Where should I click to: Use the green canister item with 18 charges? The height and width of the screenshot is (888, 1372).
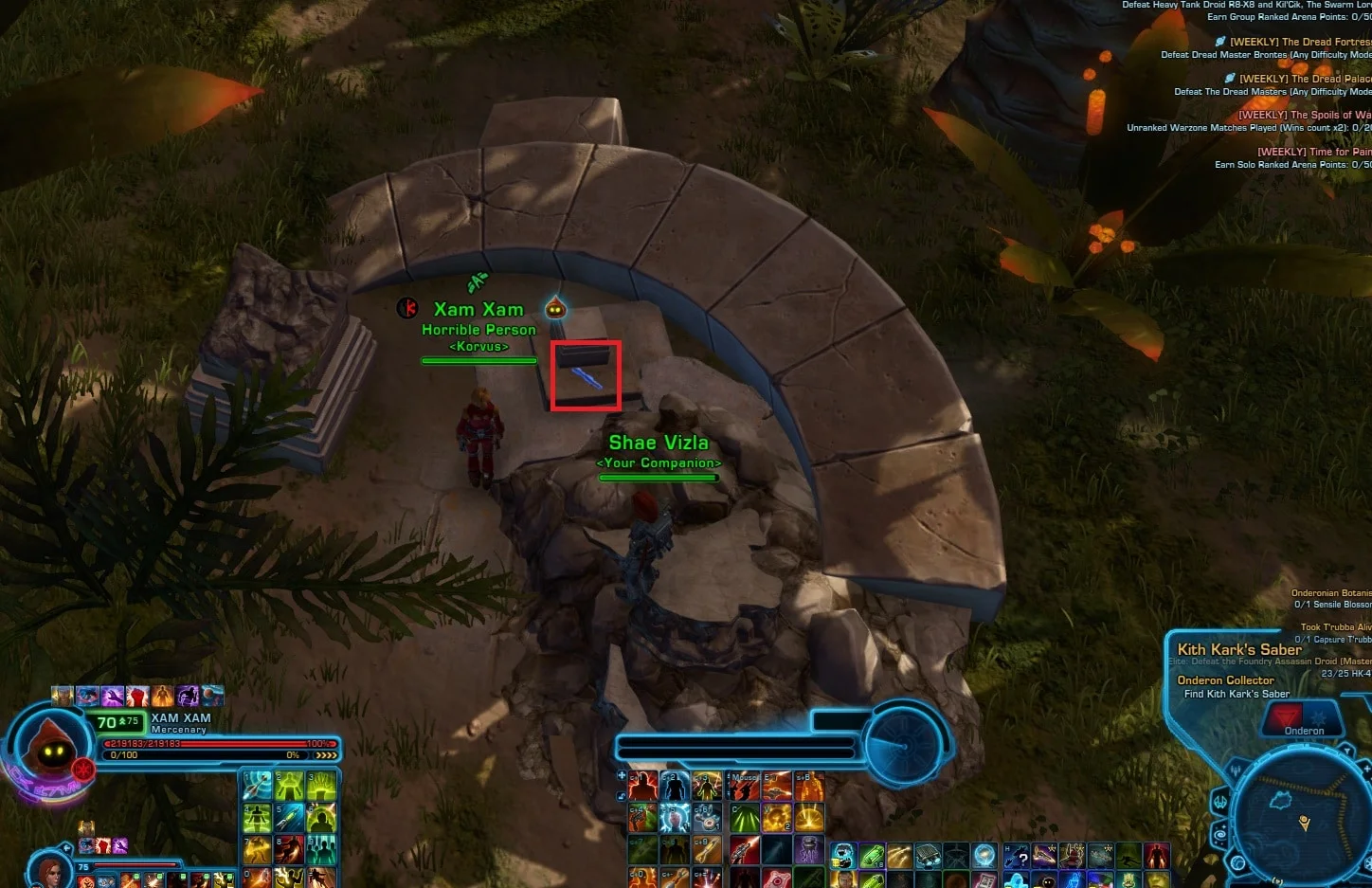pyautogui.click(x=872, y=857)
